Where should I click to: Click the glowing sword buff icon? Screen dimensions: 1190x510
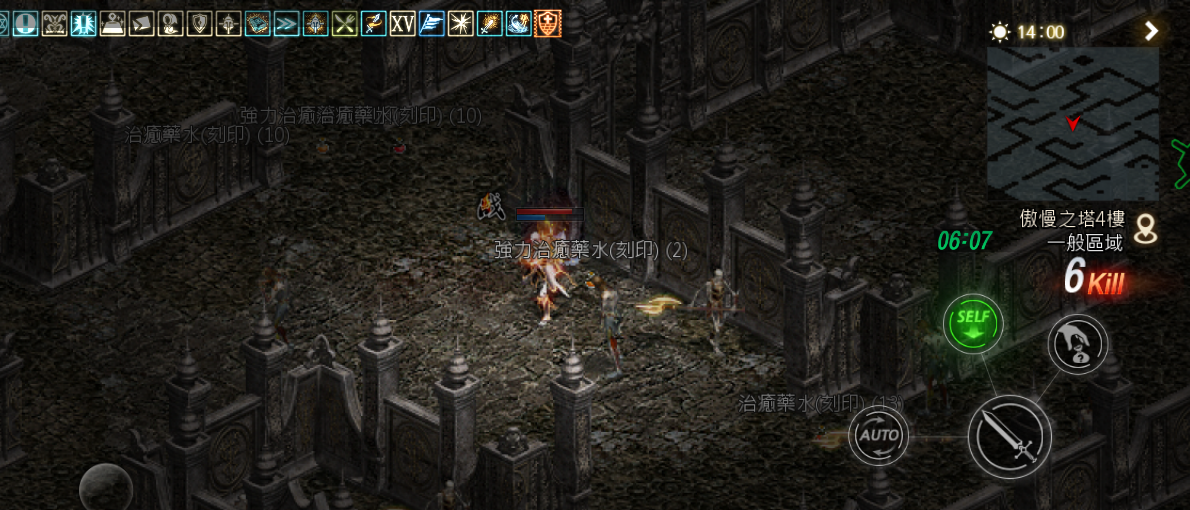pyautogui.click(x=490, y=23)
